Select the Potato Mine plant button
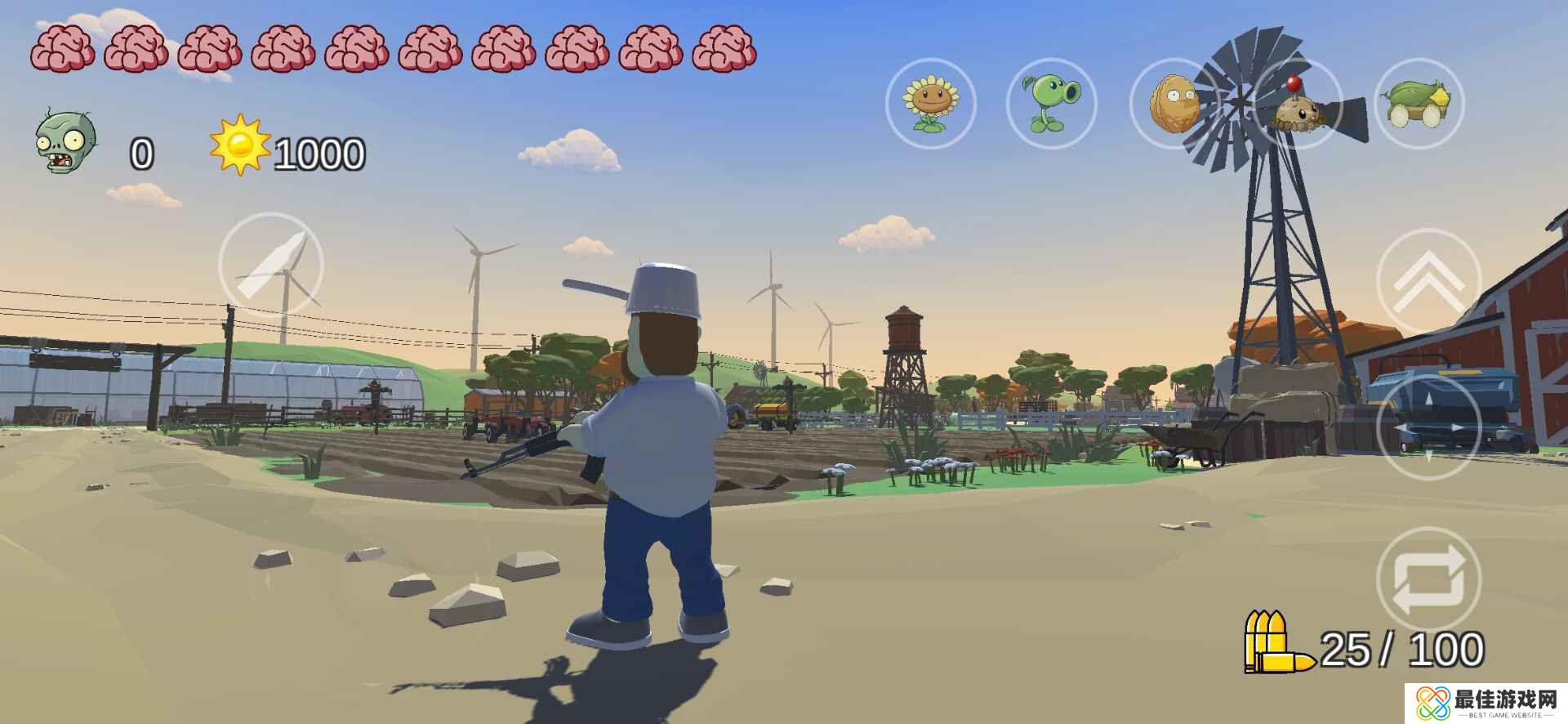The image size is (1568, 724). (1297, 104)
